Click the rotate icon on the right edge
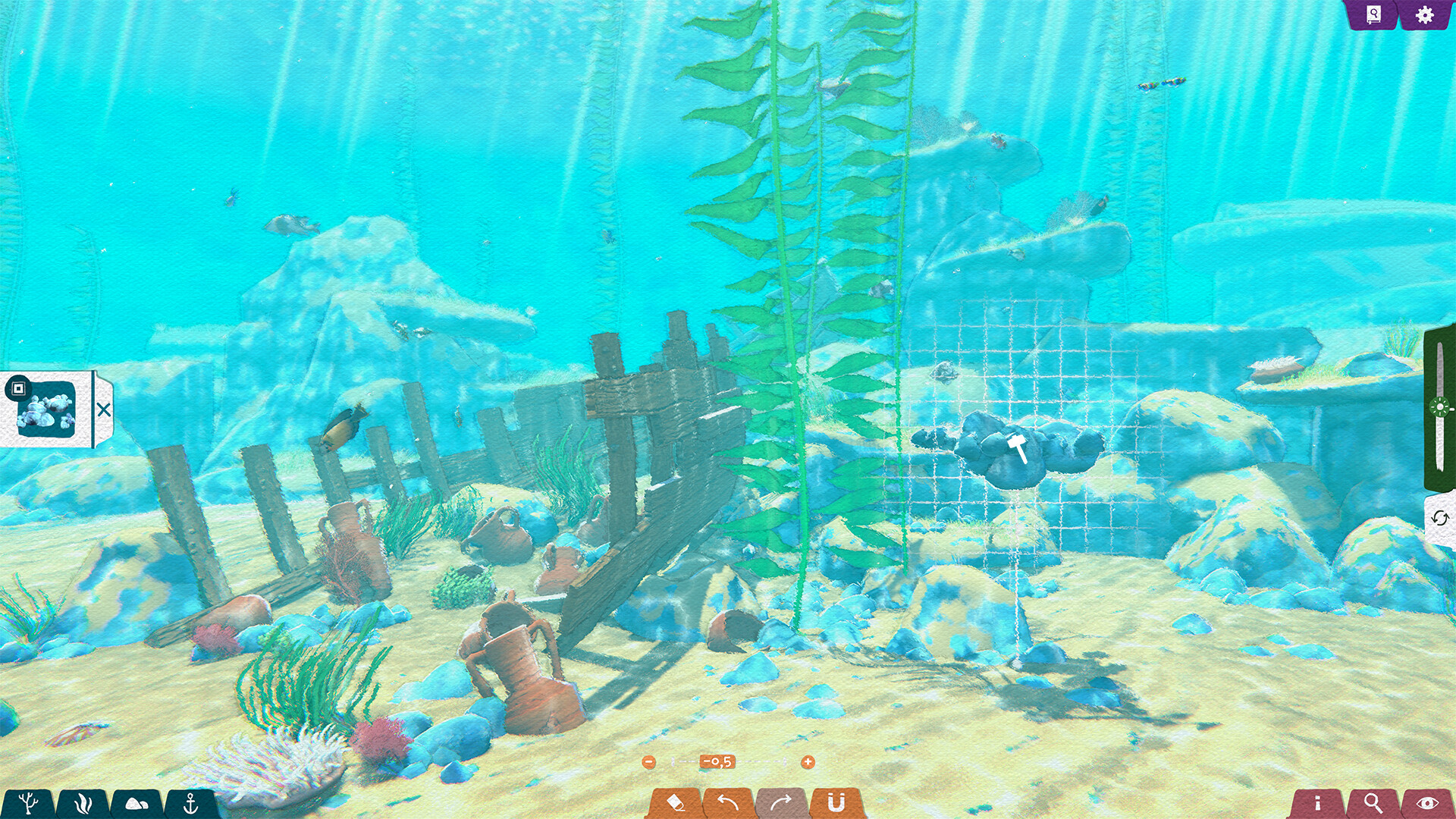 pos(1439,519)
